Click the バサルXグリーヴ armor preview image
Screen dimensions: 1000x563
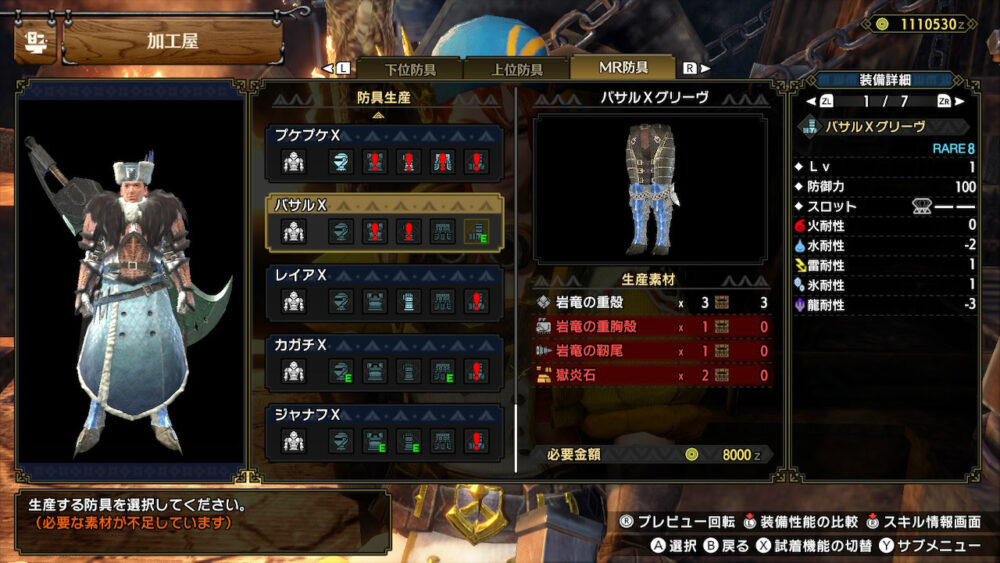[651, 190]
